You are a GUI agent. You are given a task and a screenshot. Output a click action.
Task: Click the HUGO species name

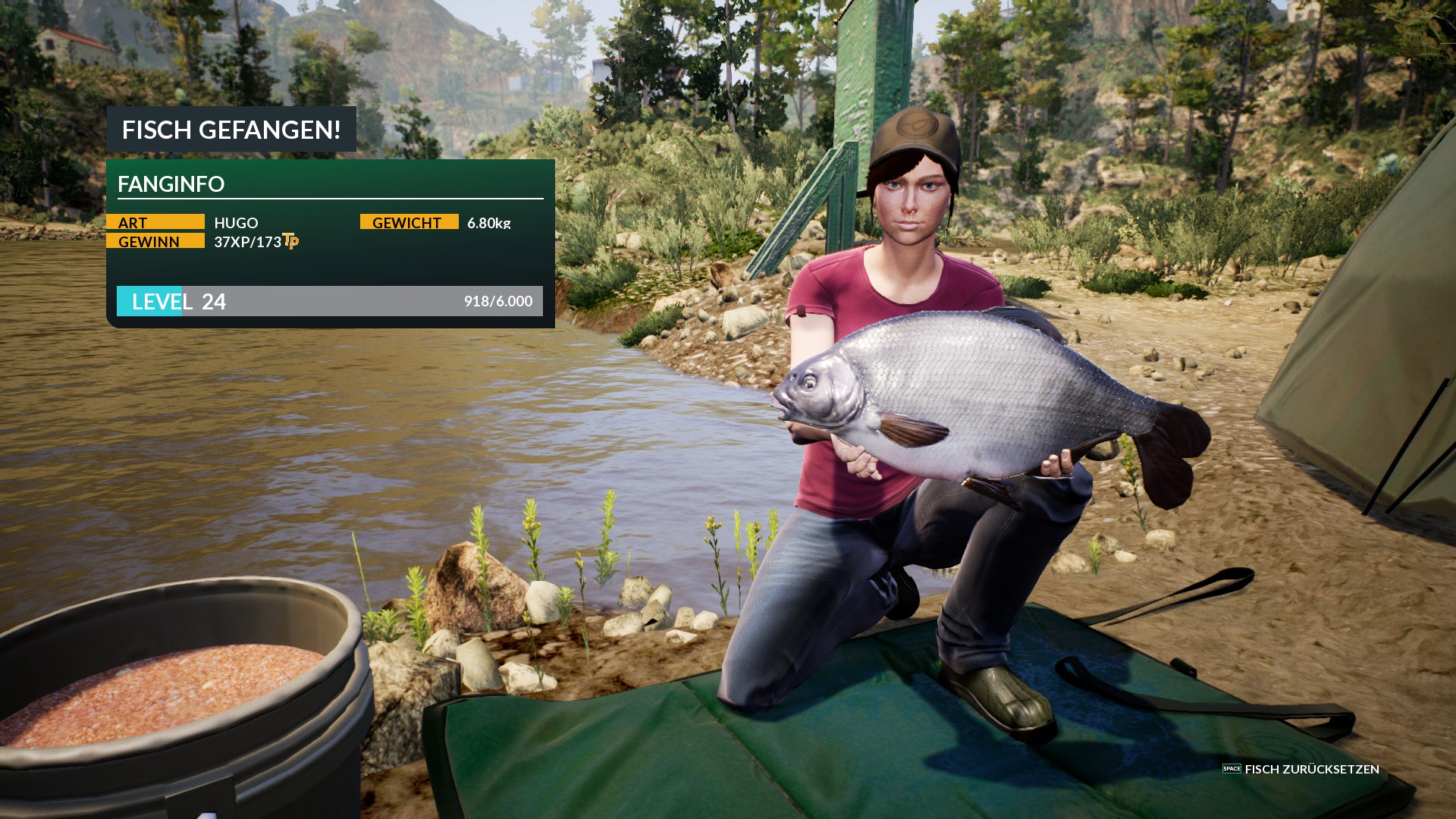pyautogui.click(x=235, y=222)
